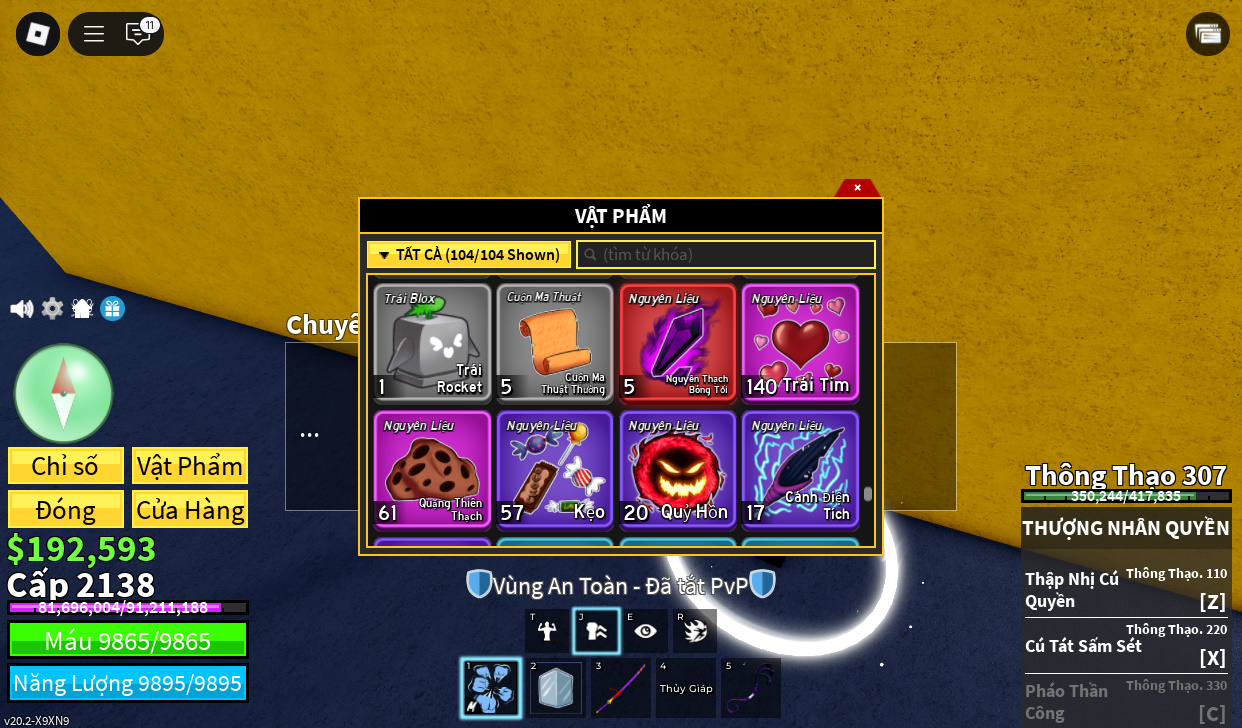Toggle the speaker sound icon

tap(21, 309)
